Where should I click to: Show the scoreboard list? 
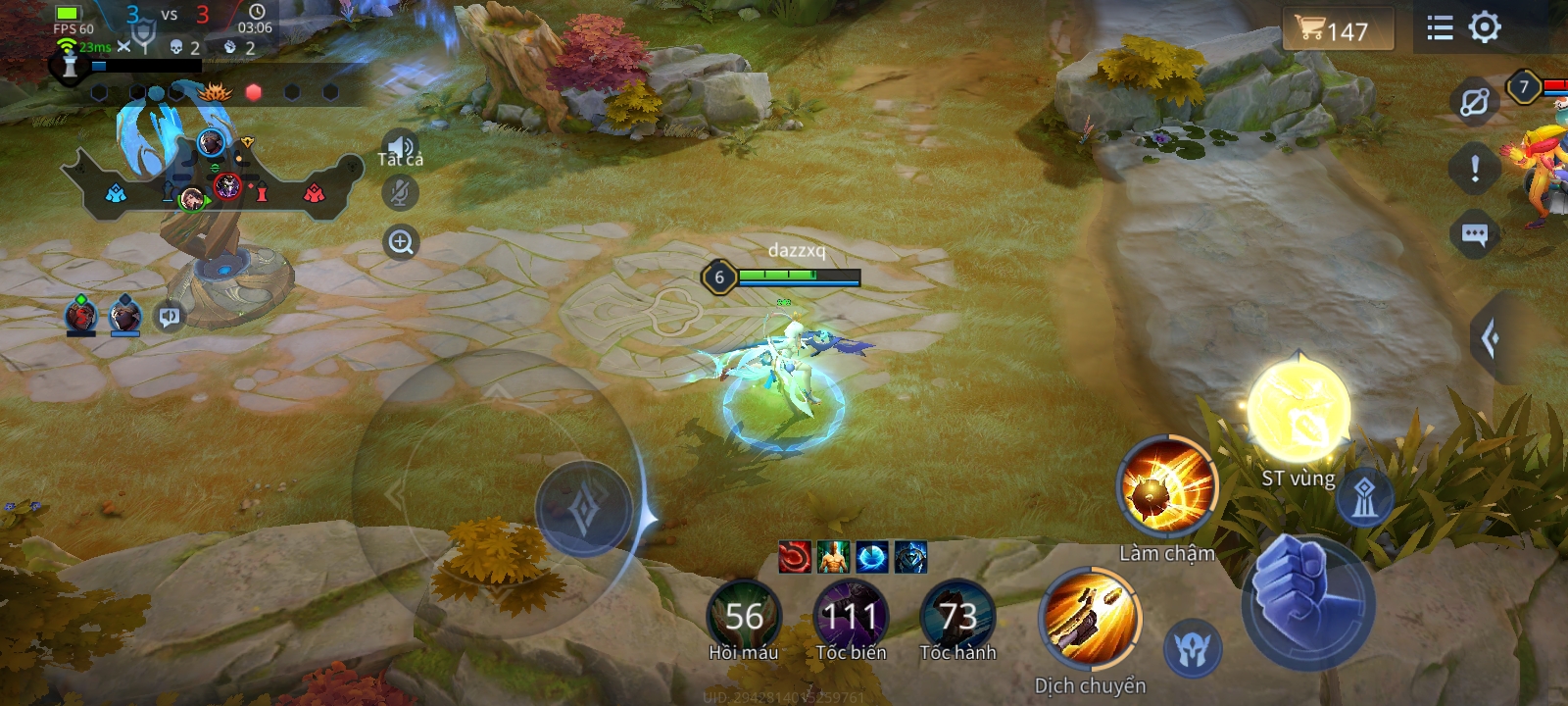pyautogui.click(x=1440, y=27)
